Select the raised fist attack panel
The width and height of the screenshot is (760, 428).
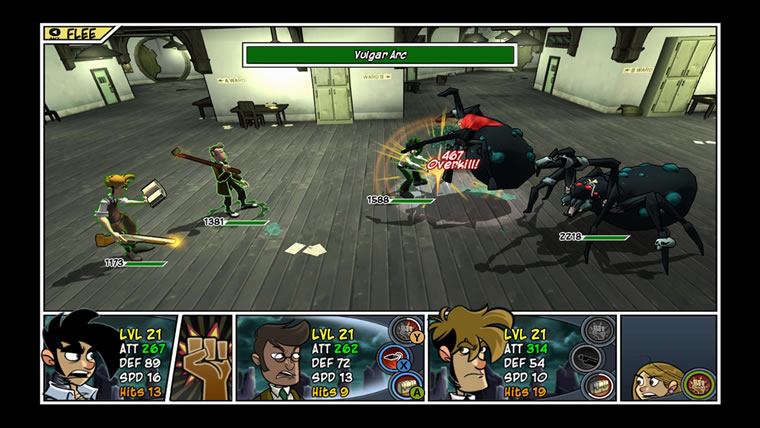[201, 357]
